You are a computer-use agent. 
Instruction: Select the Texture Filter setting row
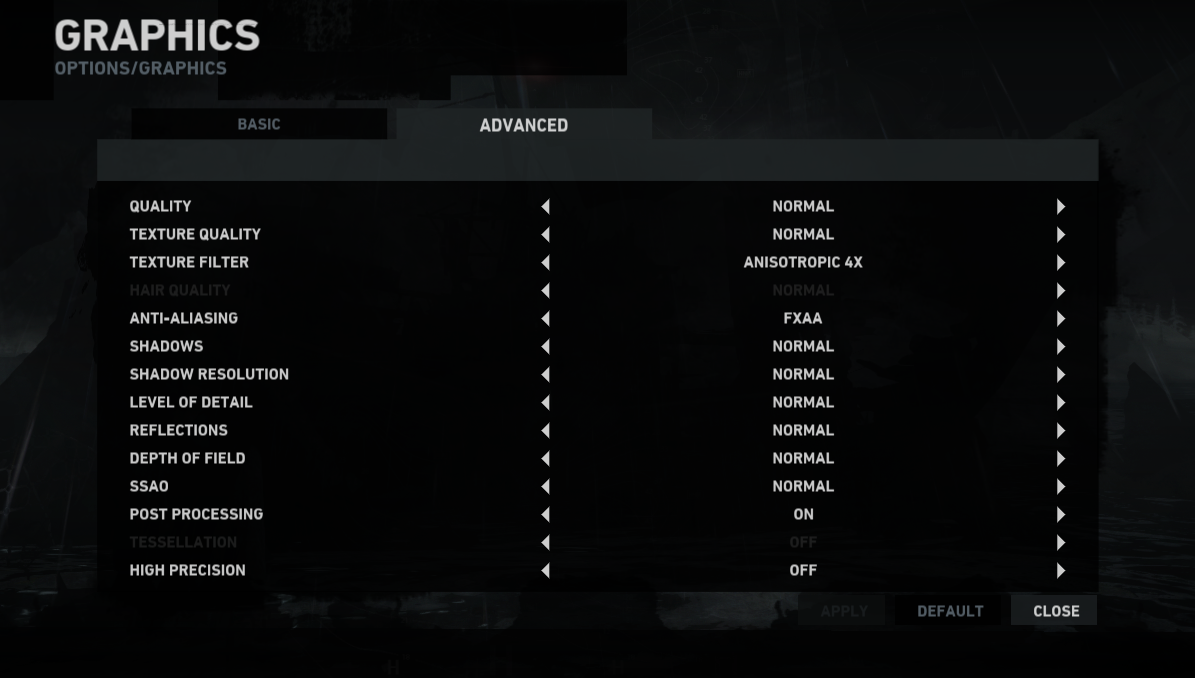click(x=189, y=262)
